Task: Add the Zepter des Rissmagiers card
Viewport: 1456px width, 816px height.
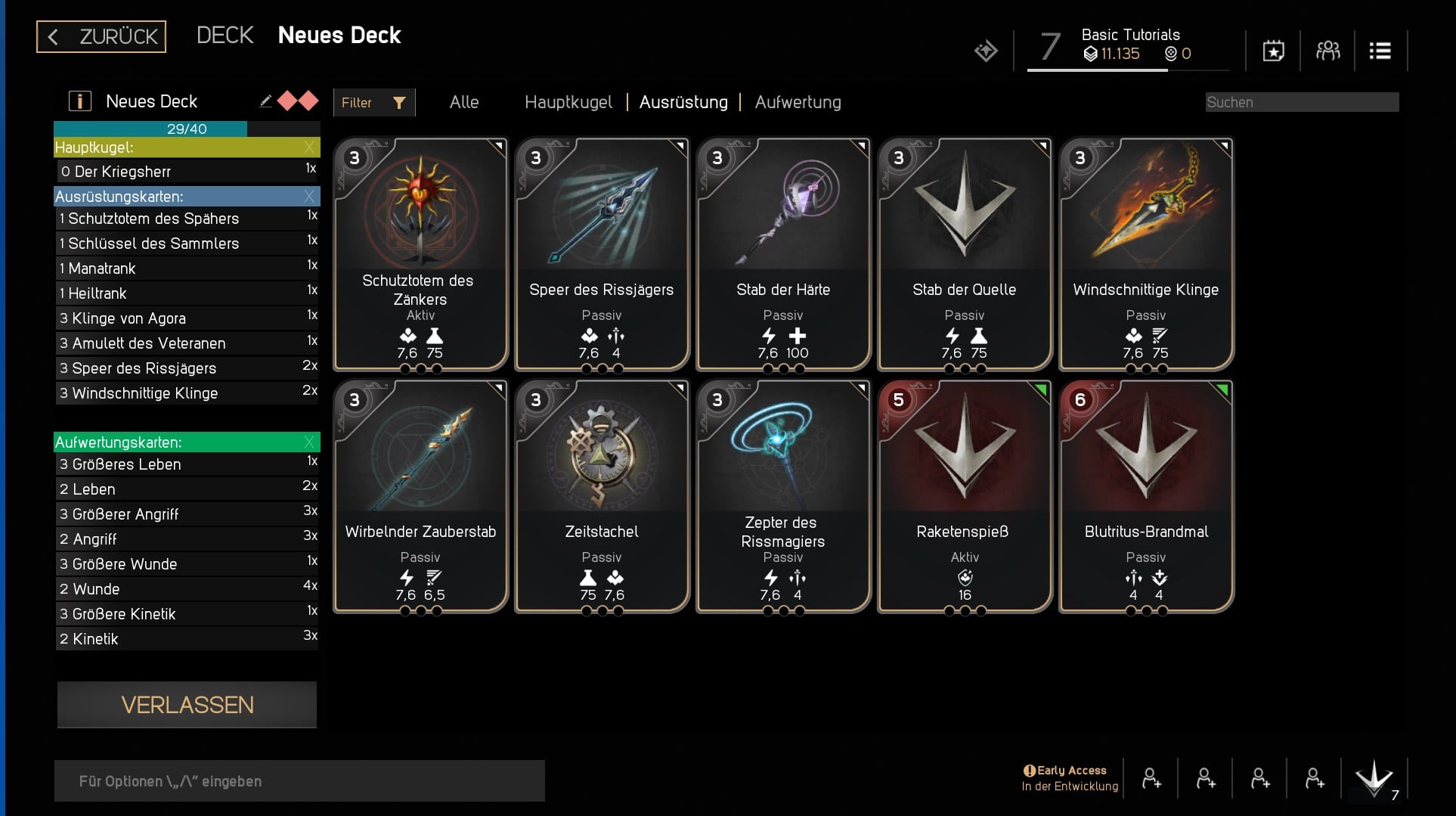Action: (x=783, y=496)
